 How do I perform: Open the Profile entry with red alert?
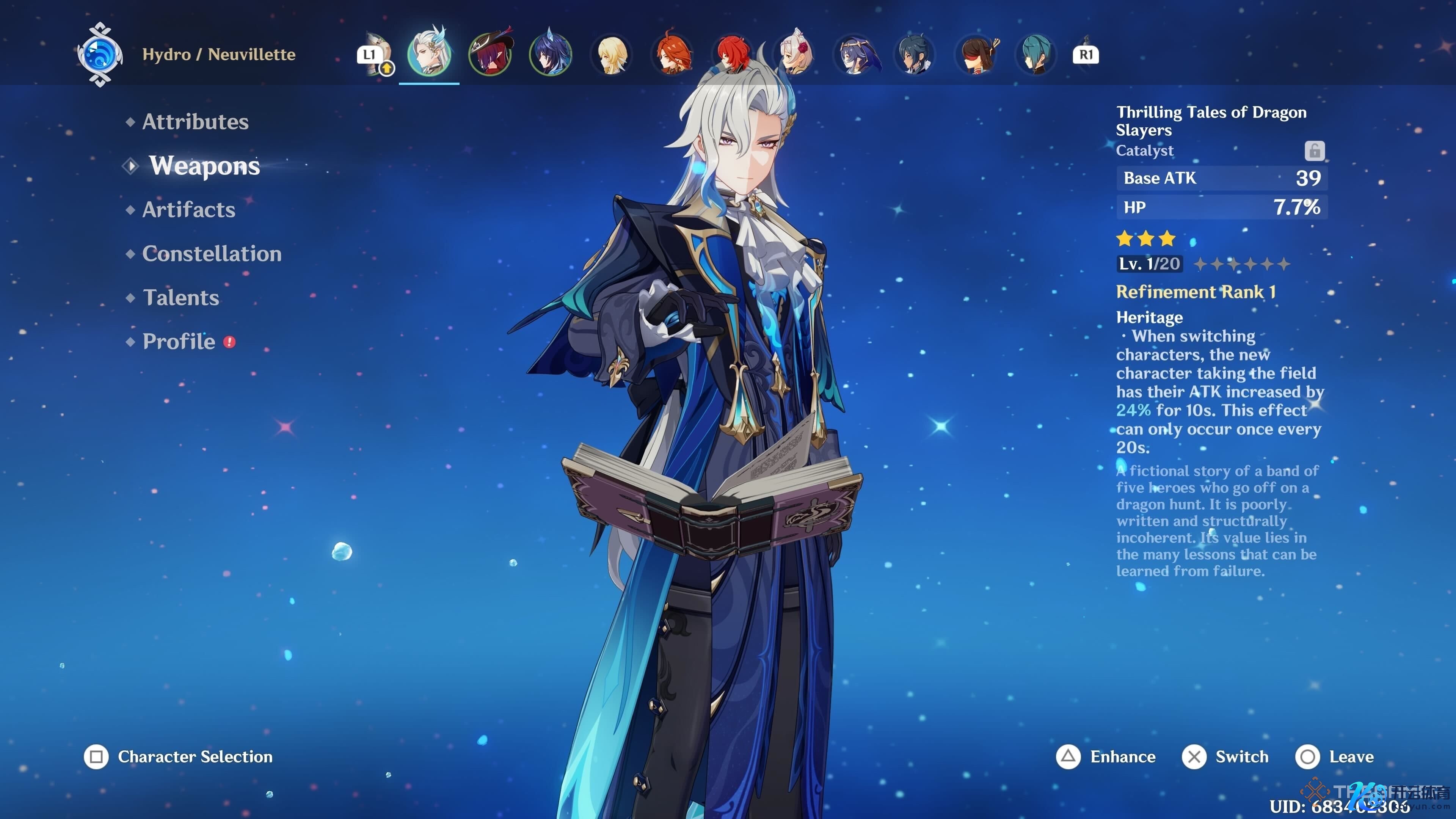[x=179, y=342]
